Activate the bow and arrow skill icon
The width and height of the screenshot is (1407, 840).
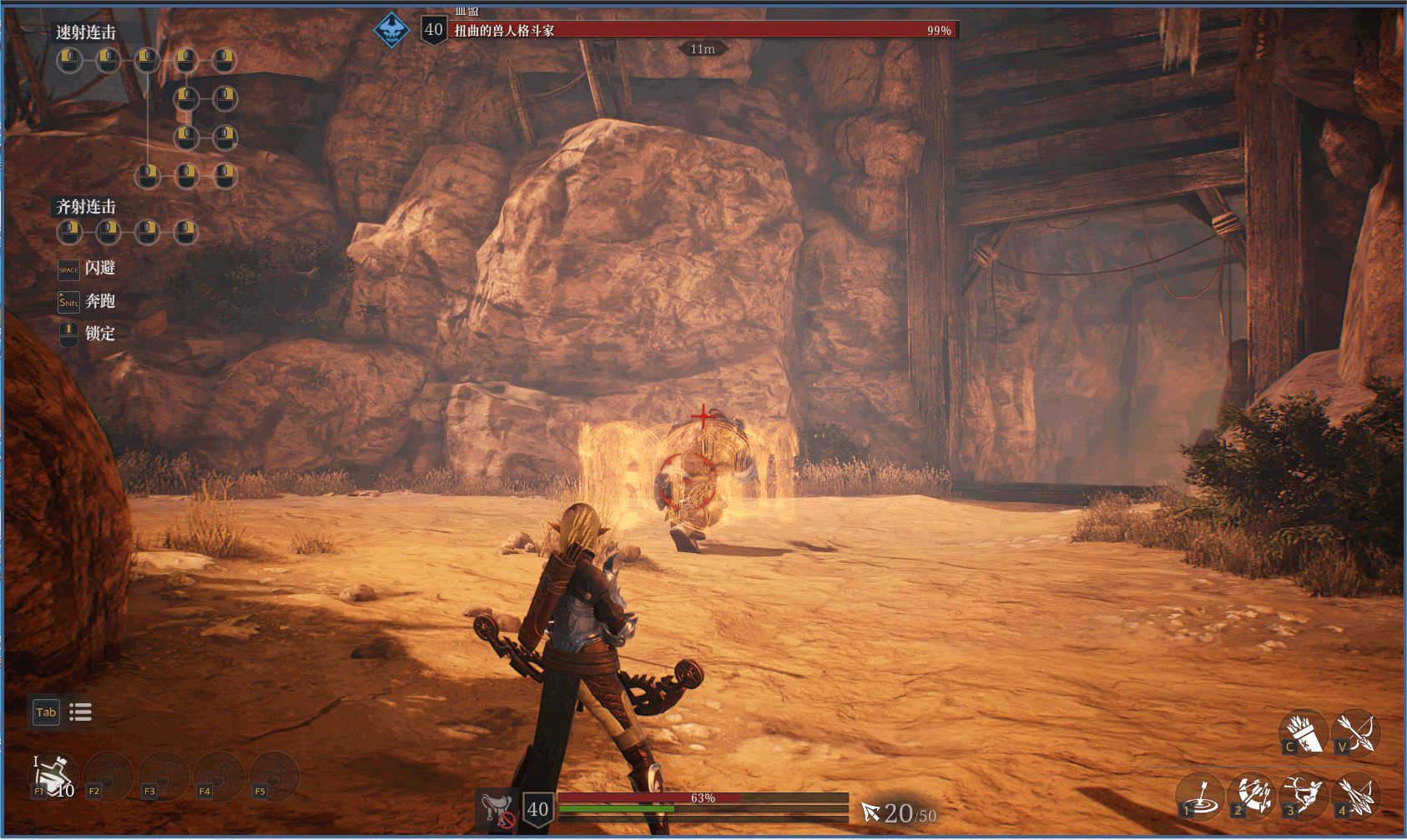[1356, 733]
